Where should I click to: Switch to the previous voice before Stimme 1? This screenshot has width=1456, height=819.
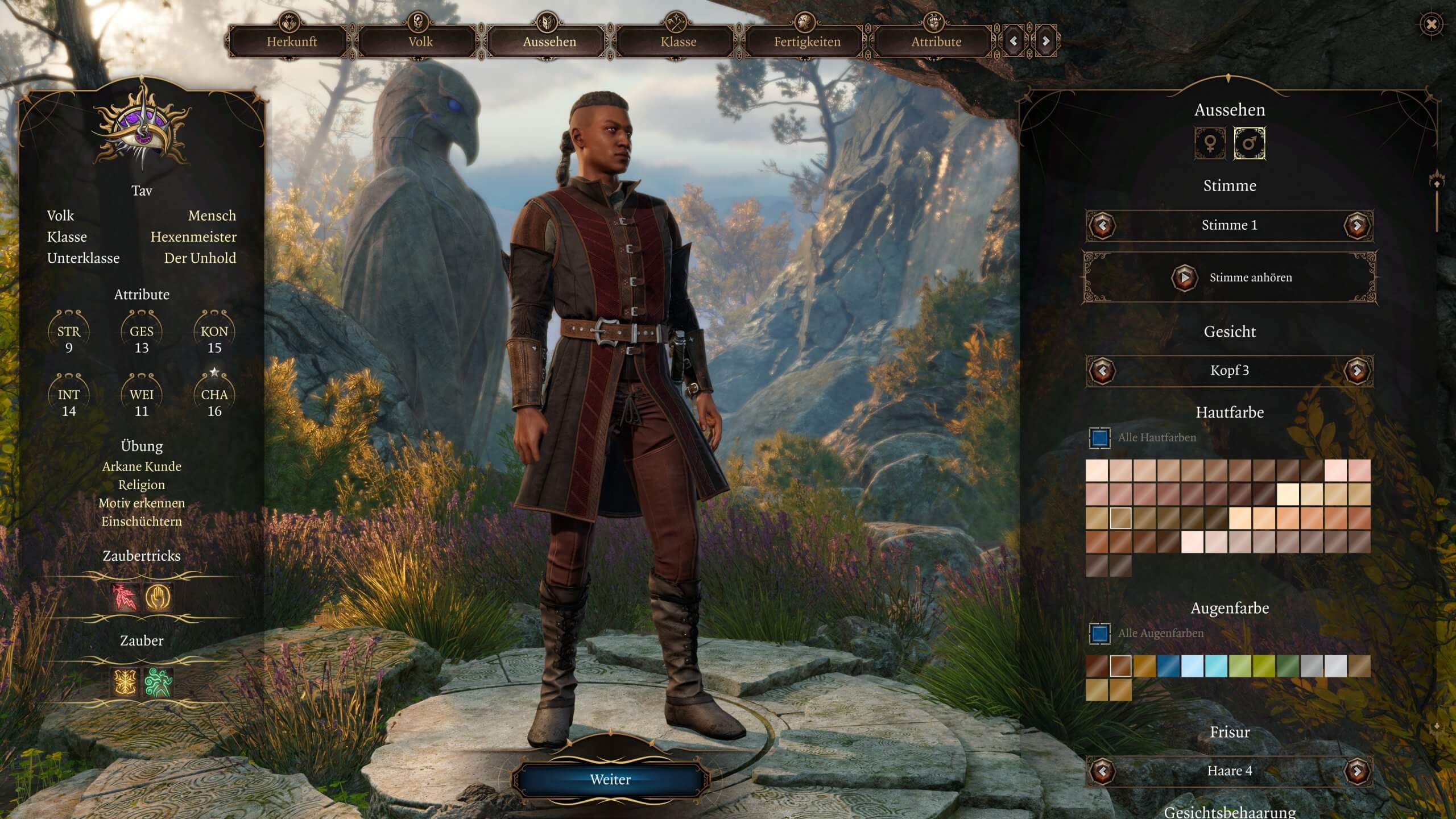[1102, 226]
